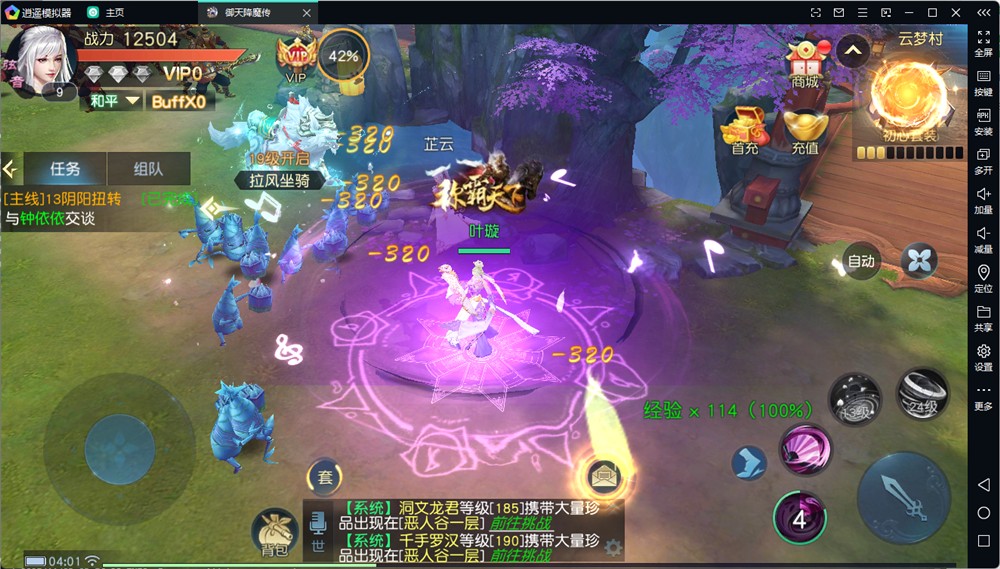Attack with the main sword button
Screen dimensions: 1000x569
(x=903, y=497)
